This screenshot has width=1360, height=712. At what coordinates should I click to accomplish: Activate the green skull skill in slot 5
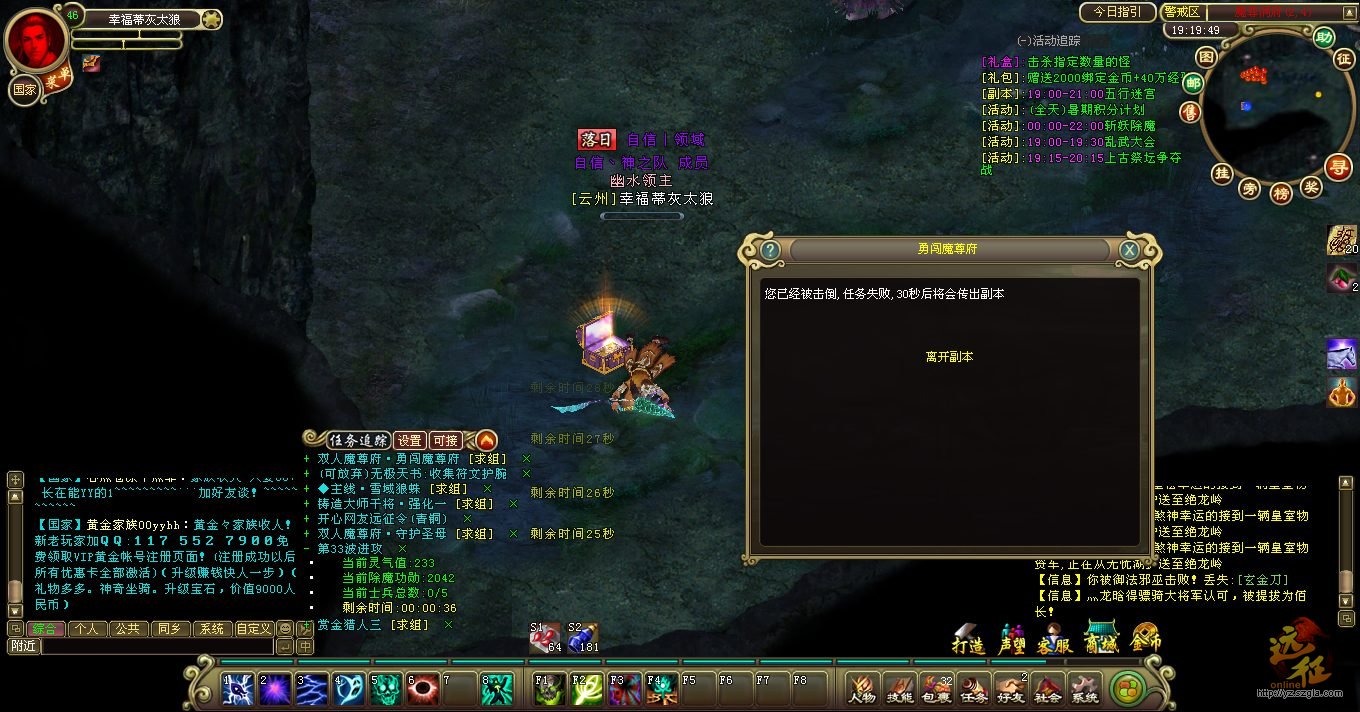point(385,689)
